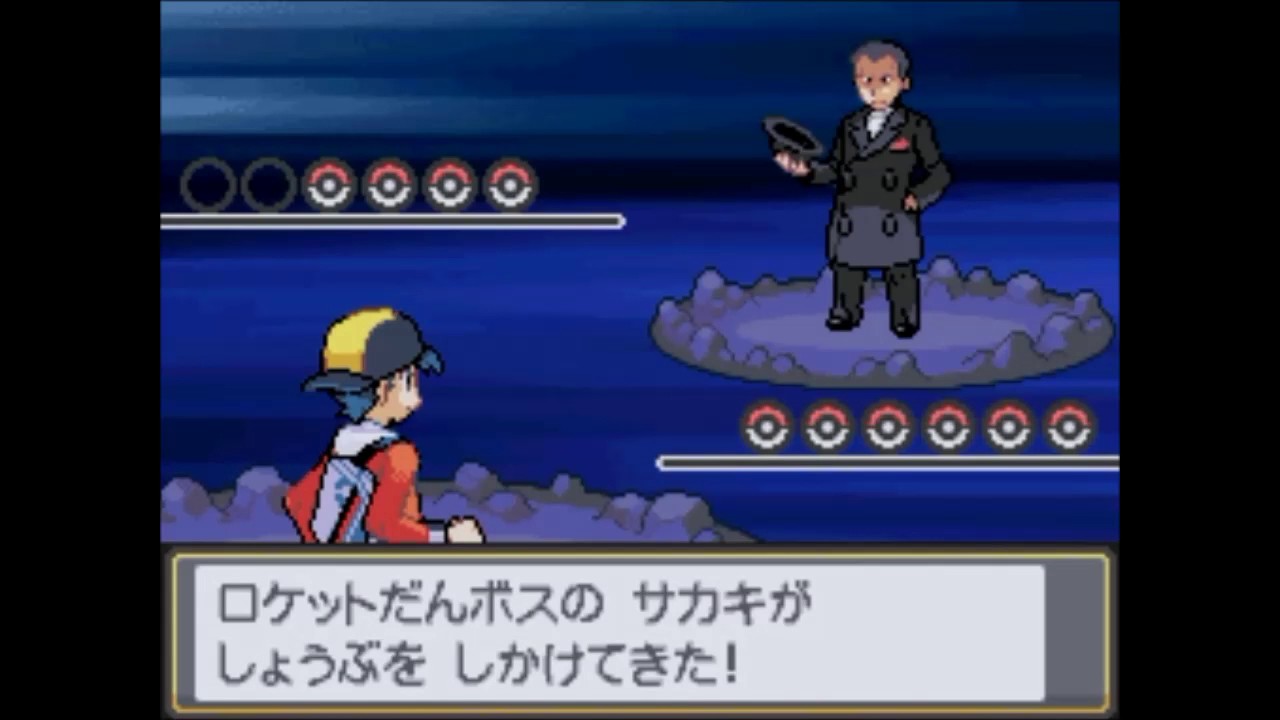1280x720 pixels.
Task: Select the fifth Poké Ball in Giovanni's lineup
Action: coord(1008,428)
